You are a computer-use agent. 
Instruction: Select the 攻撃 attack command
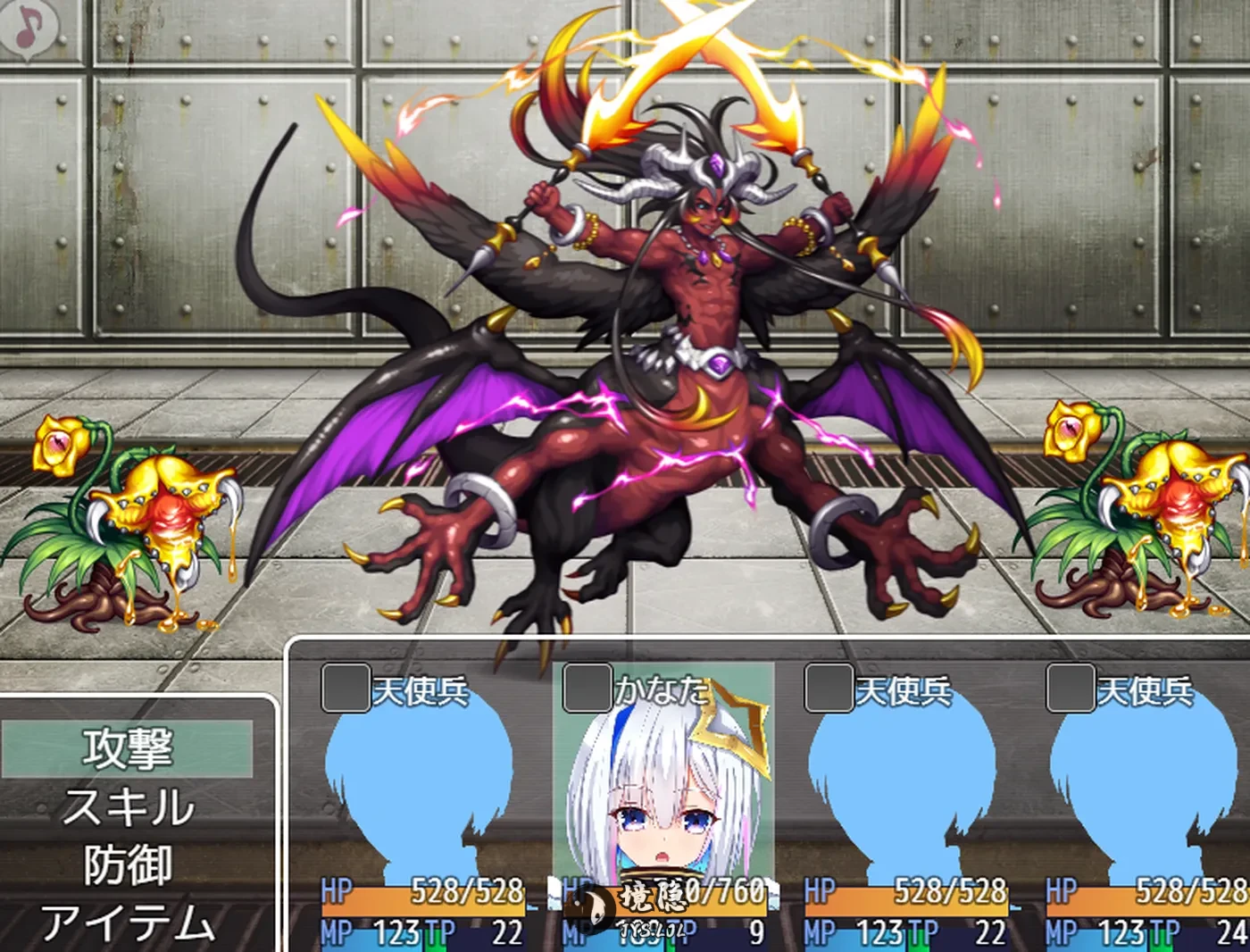point(128,748)
